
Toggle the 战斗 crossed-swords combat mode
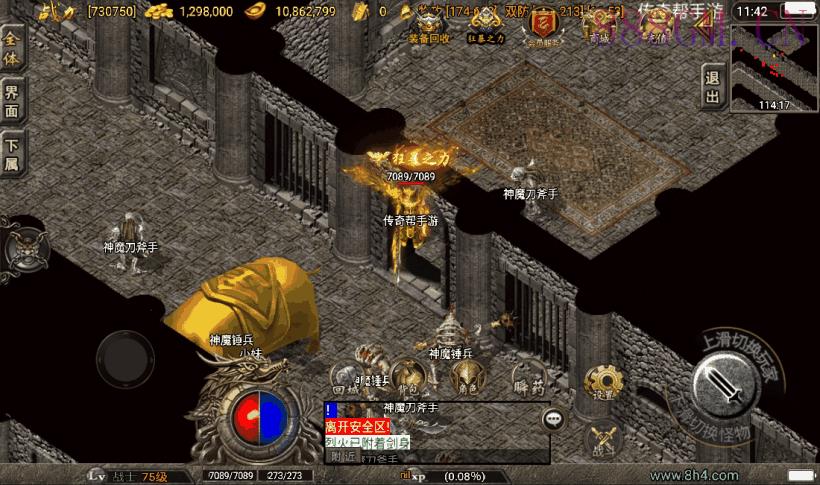click(602, 440)
